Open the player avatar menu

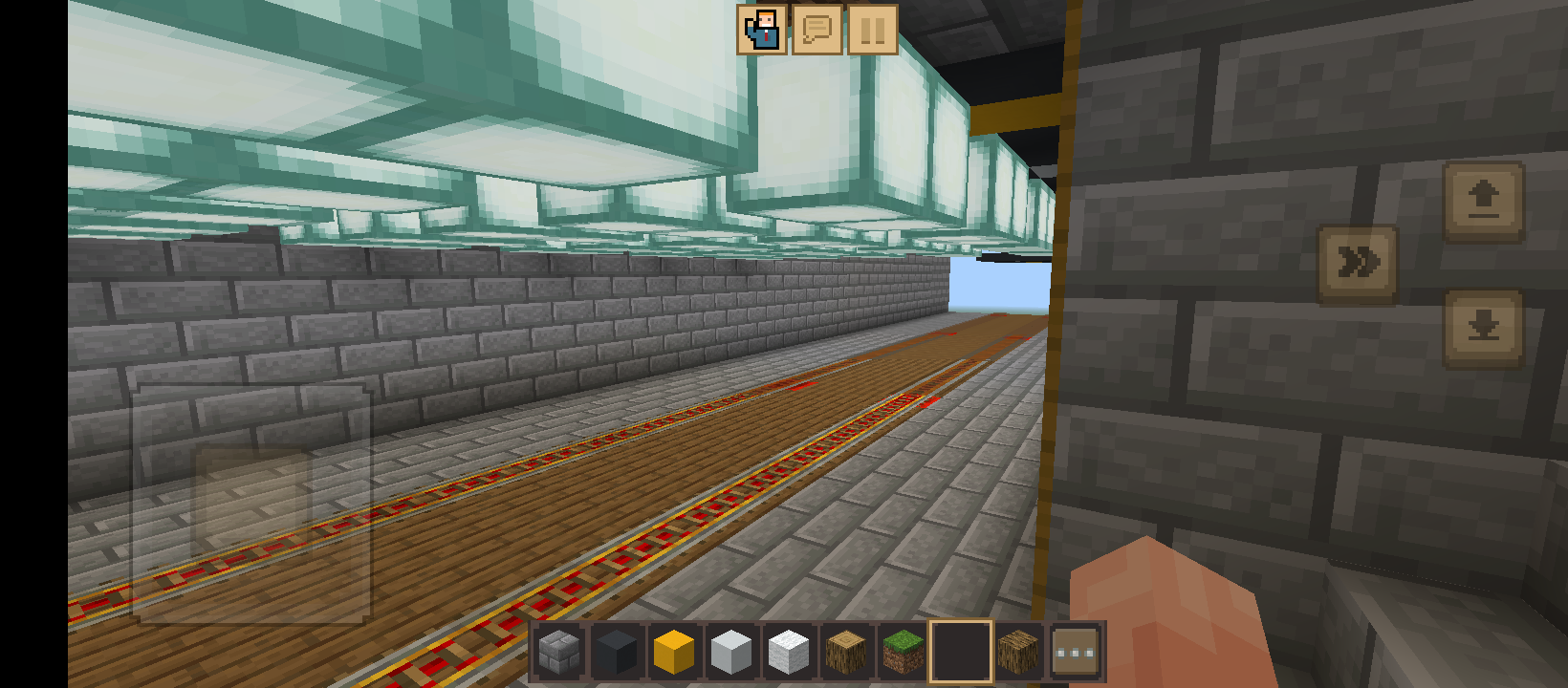760,30
